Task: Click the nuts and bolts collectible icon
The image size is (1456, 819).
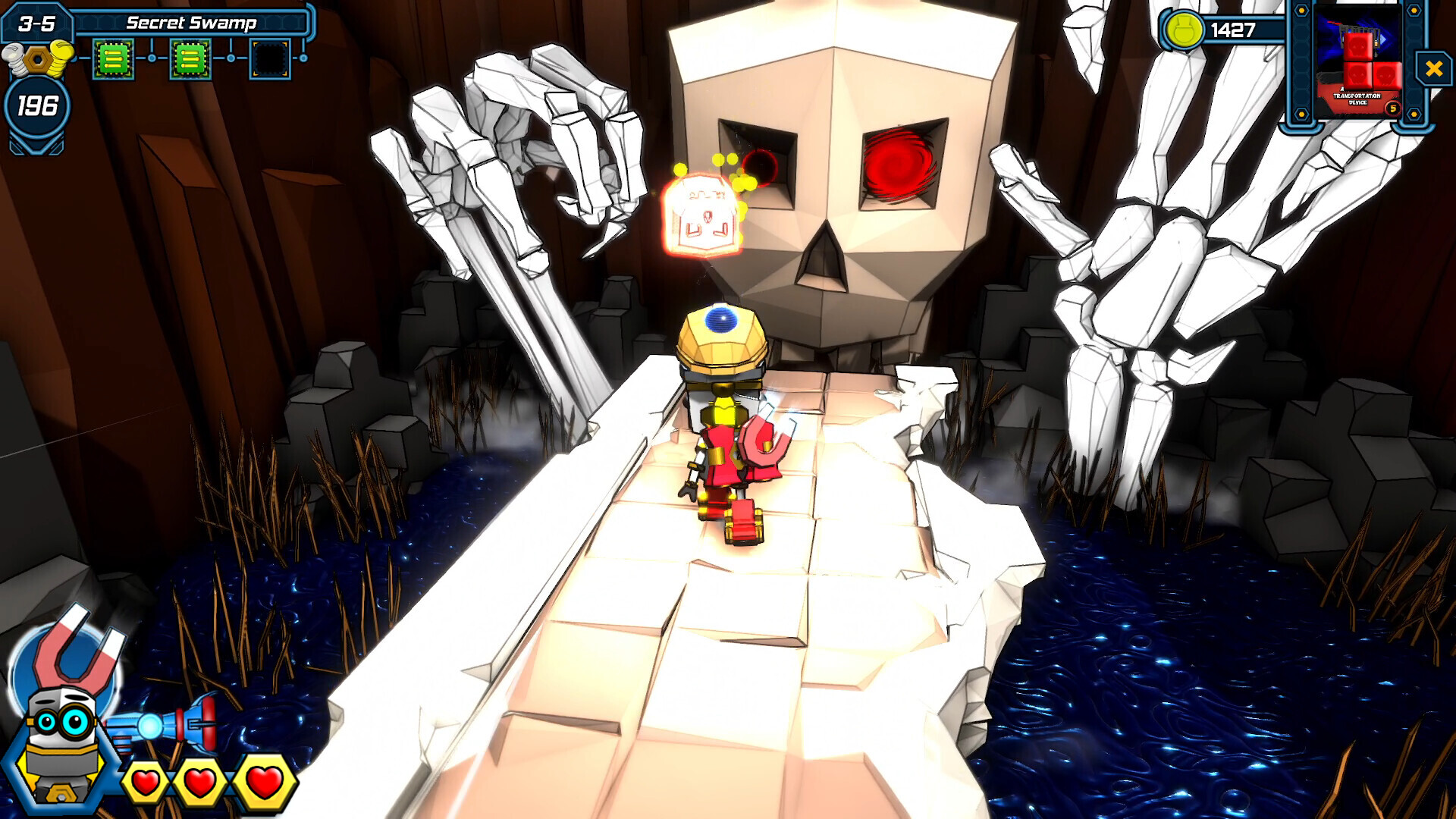Action: [36, 59]
